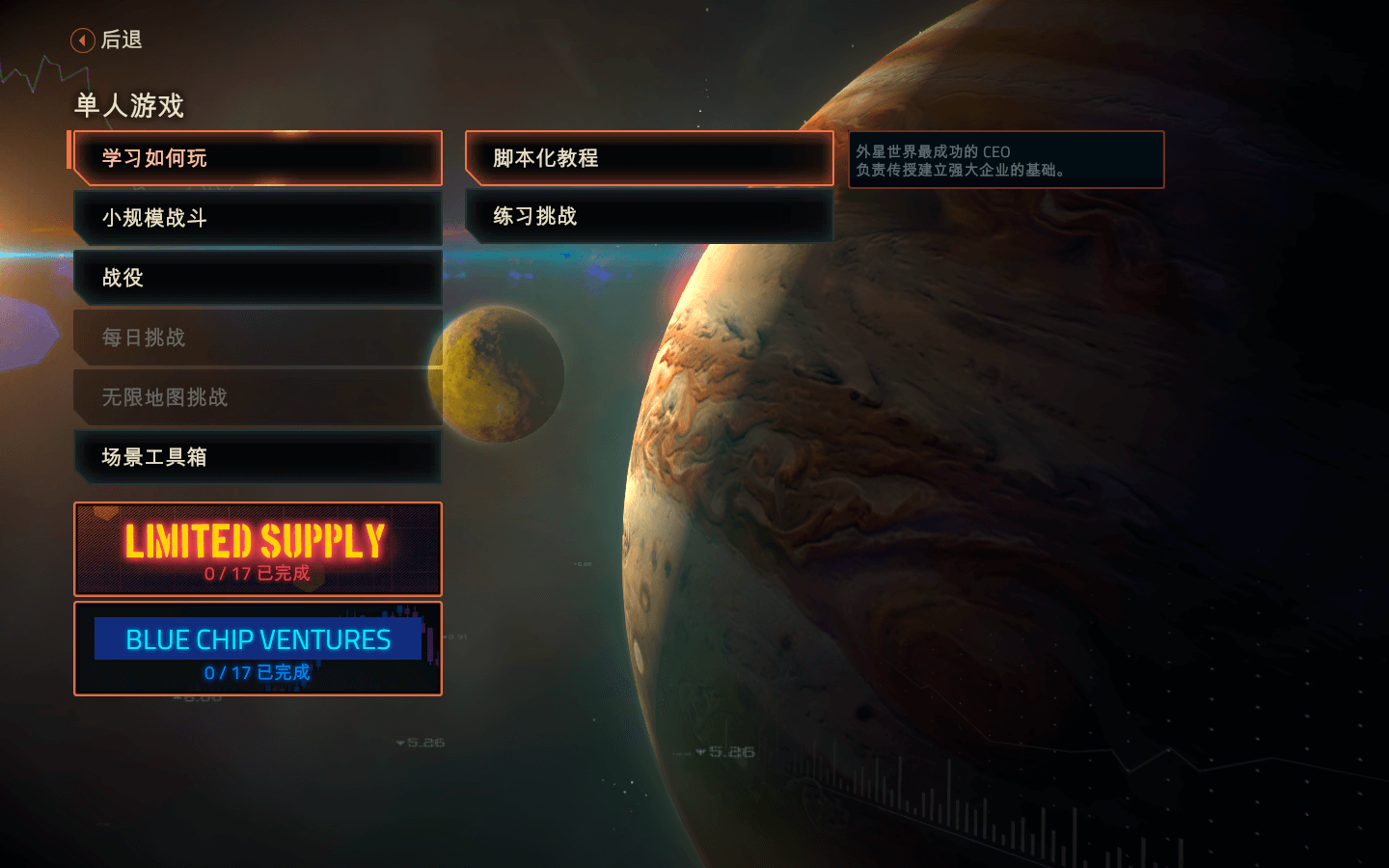The image size is (1389, 868).
Task: Open the Limited Supply campaign banner
Action: [x=258, y=549]
